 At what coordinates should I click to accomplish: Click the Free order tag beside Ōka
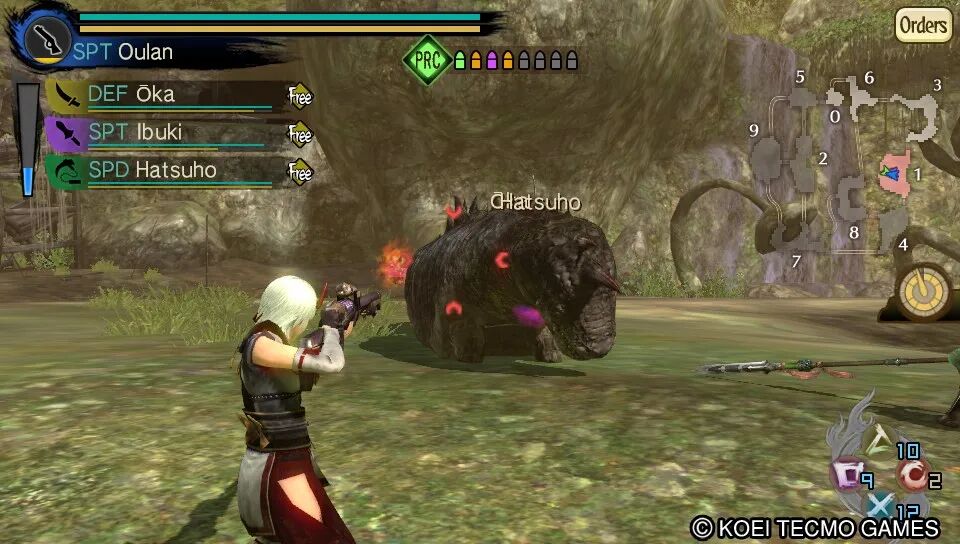[x=300, y=96]
